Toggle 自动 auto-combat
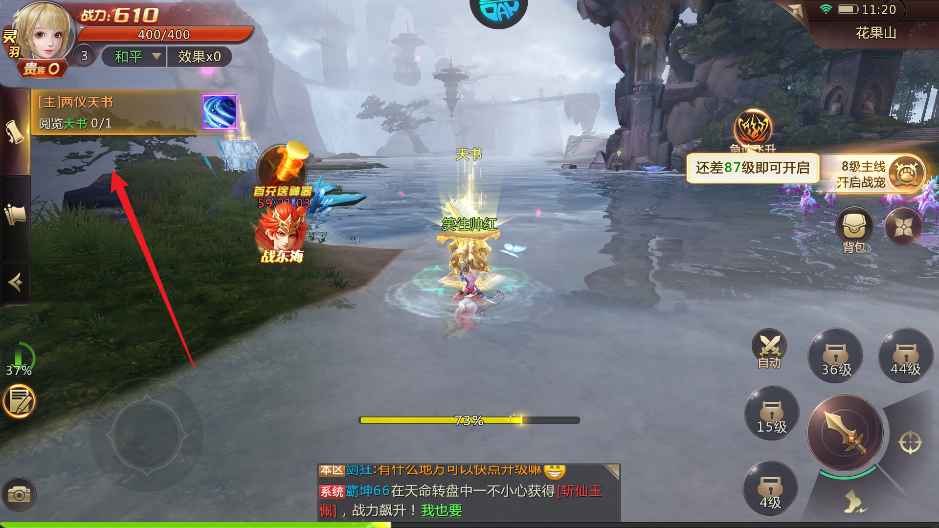Screen dimensions: 939x528 click(x=769, y=349)
